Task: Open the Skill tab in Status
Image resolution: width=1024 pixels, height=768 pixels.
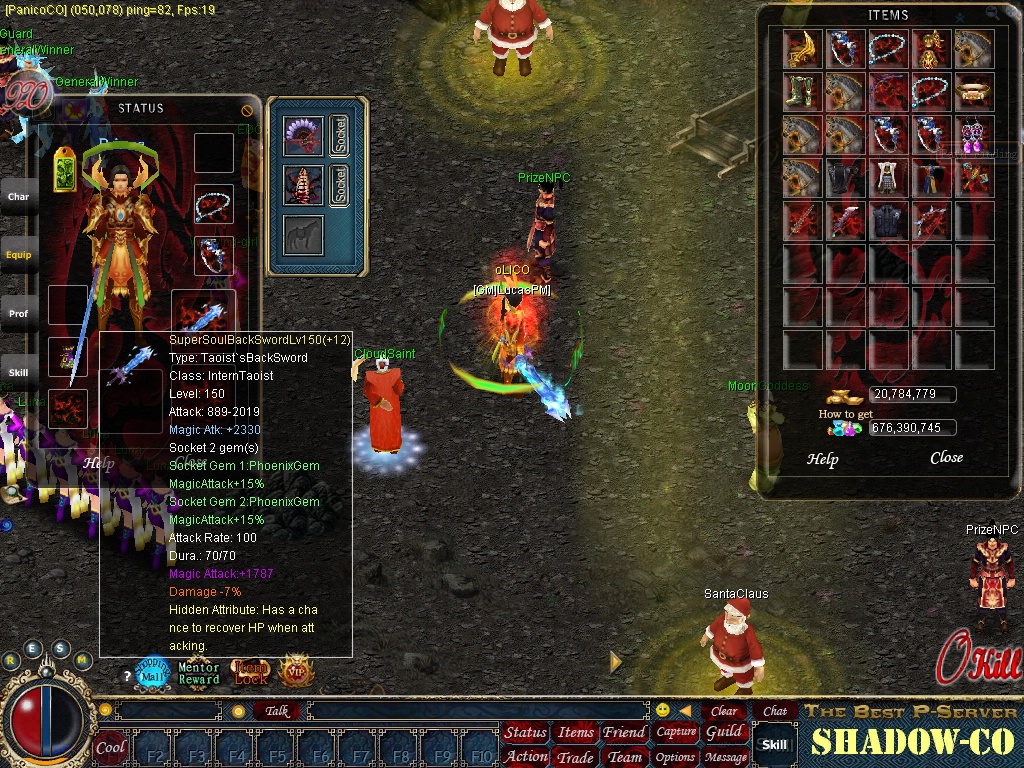Action: [x=18, y=372]
